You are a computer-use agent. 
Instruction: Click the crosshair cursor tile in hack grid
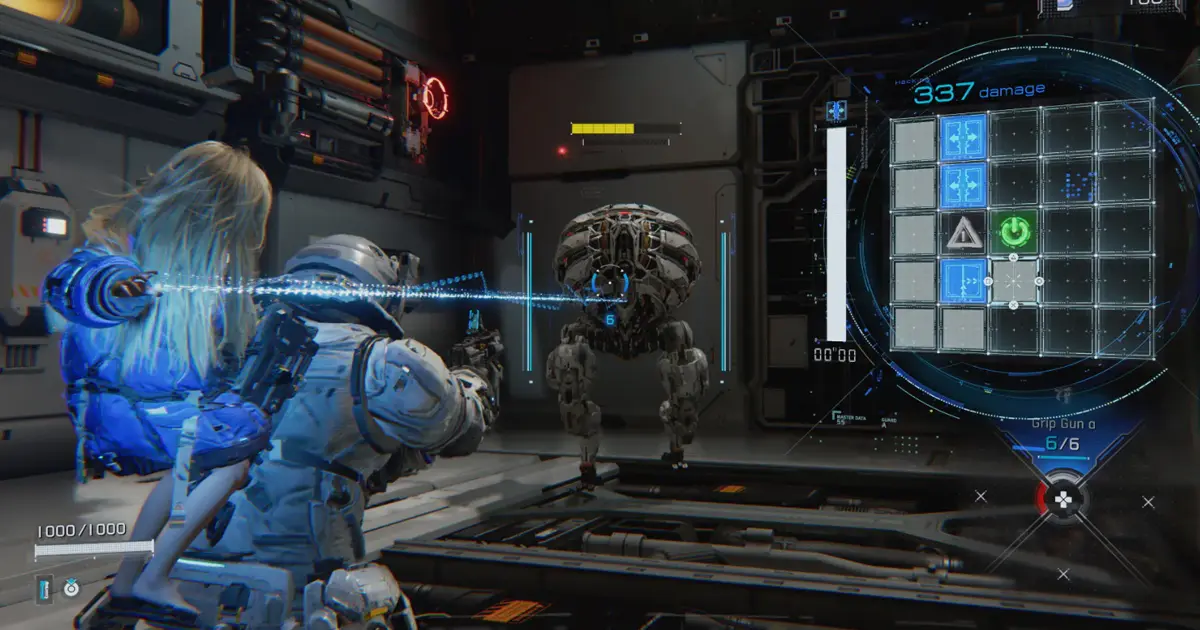(x=1014, y=281)
